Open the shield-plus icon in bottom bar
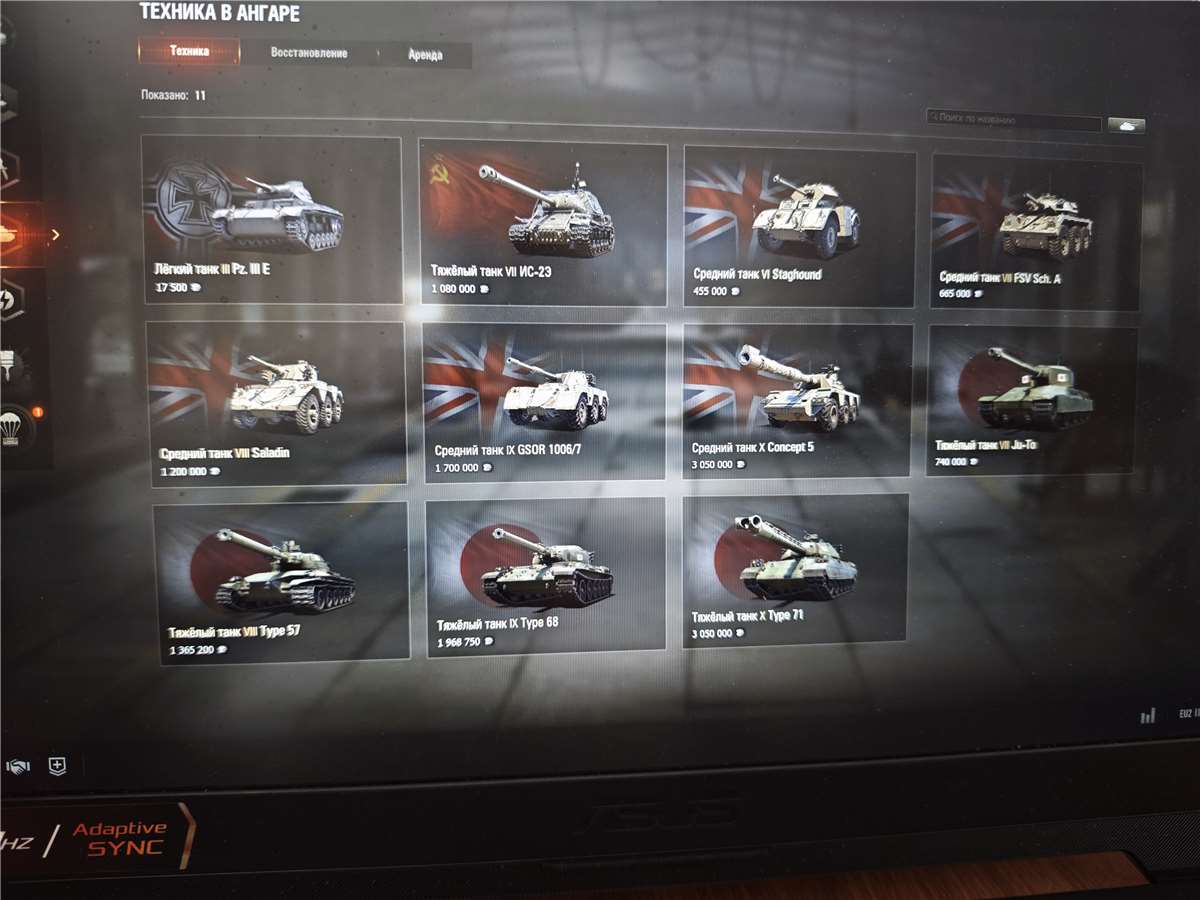 pos(58,767)
